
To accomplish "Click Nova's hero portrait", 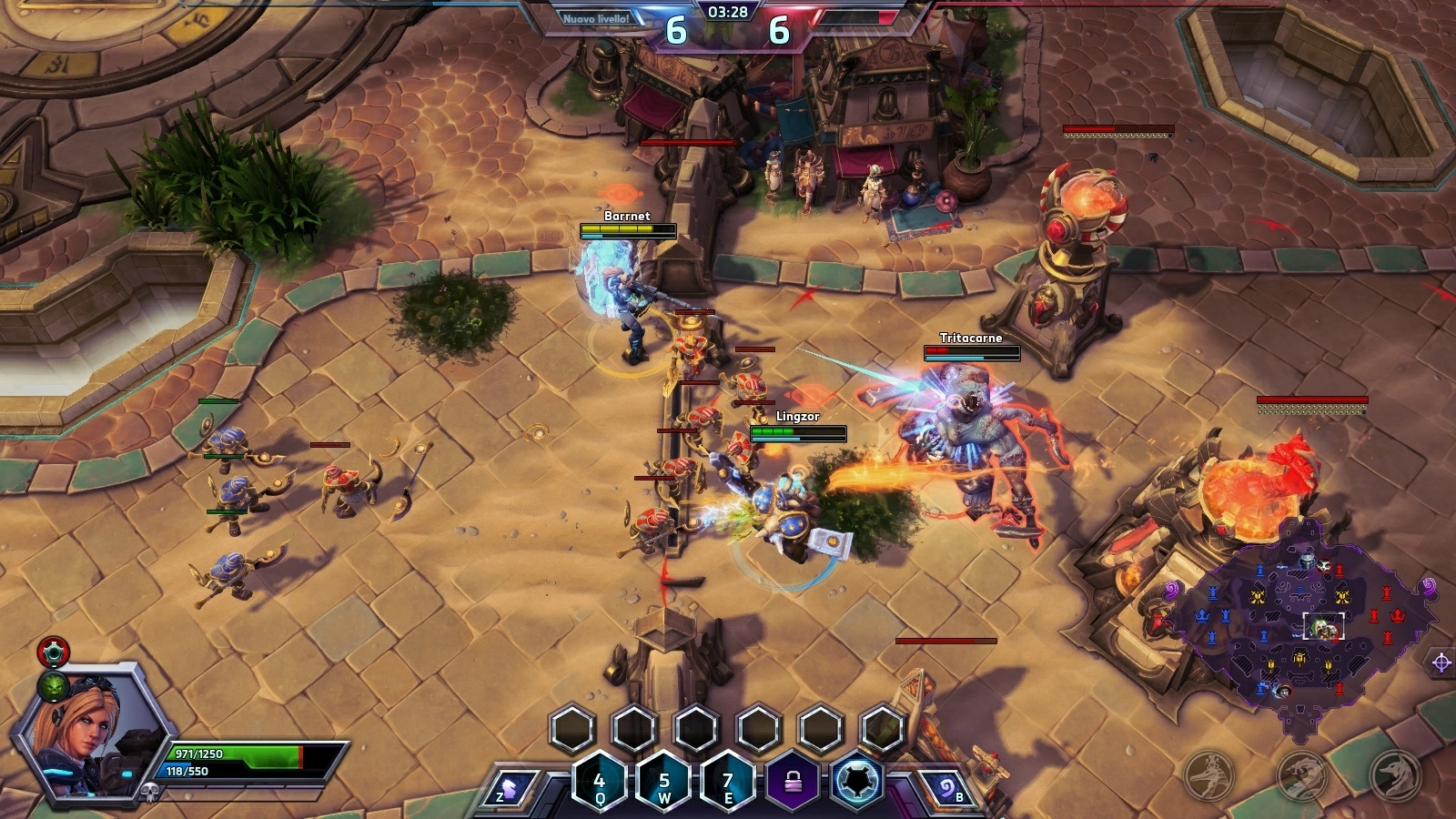I will point(86,733).
